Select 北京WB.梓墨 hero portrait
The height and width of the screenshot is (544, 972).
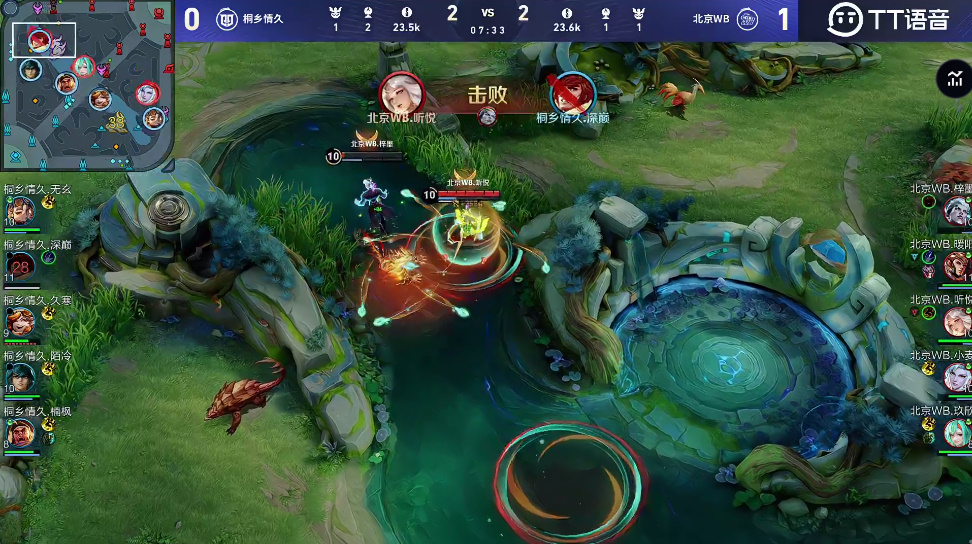956,211
